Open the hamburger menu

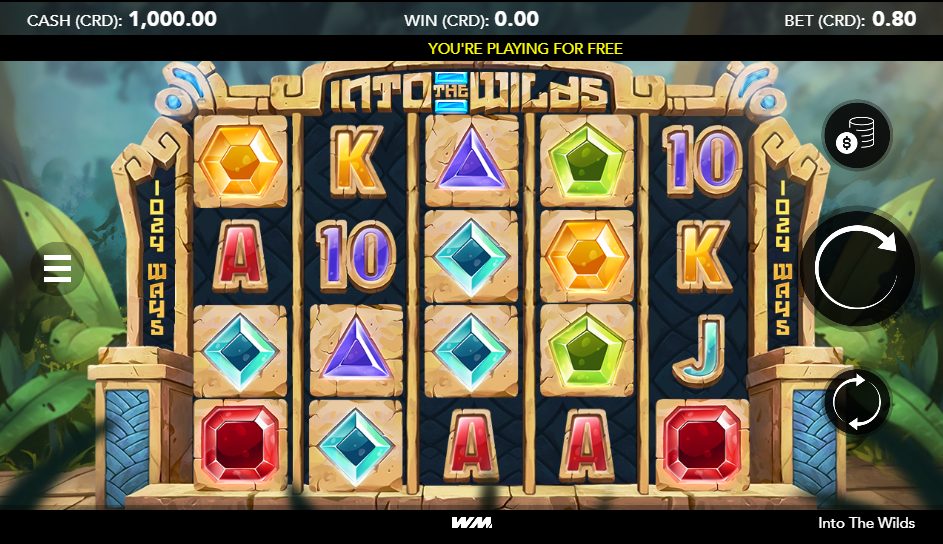(x=58, y=268)
